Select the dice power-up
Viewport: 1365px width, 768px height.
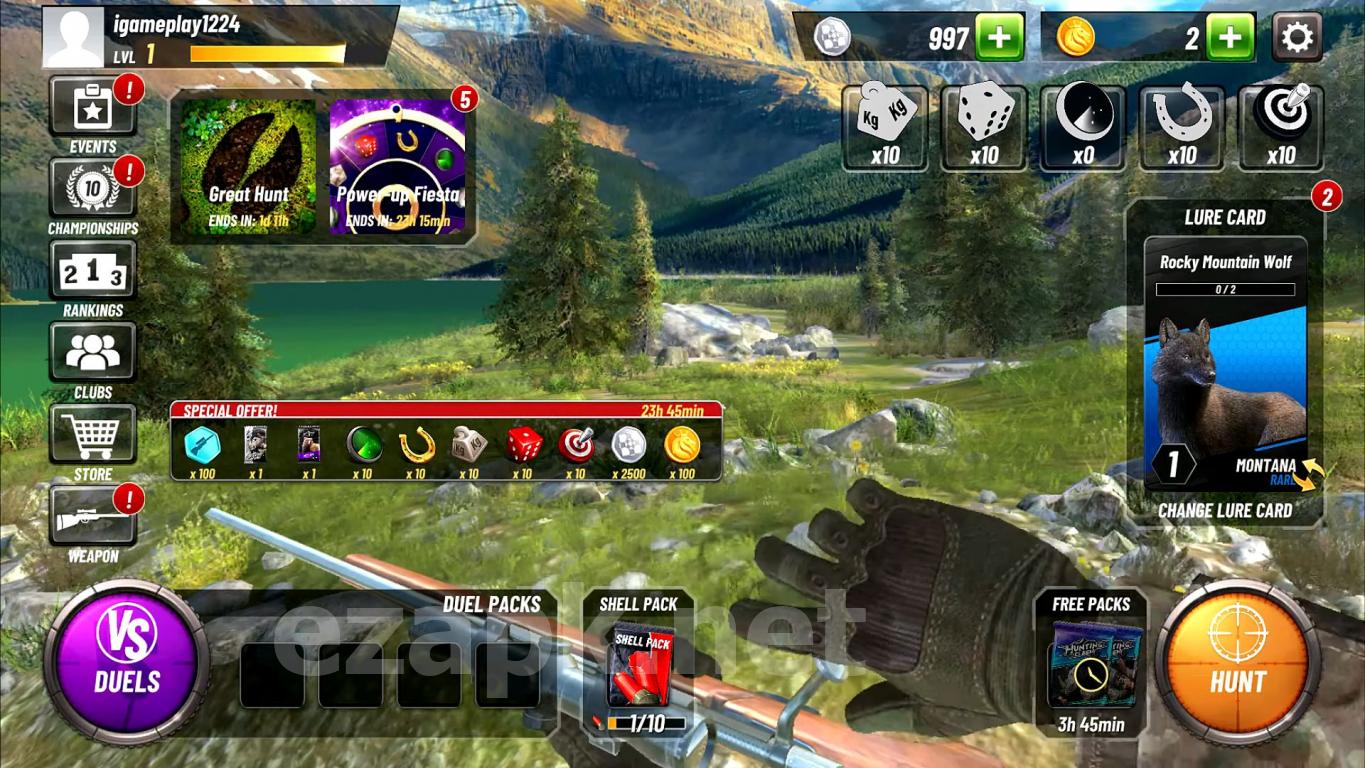pyautogui.click(x=985, y=127)
